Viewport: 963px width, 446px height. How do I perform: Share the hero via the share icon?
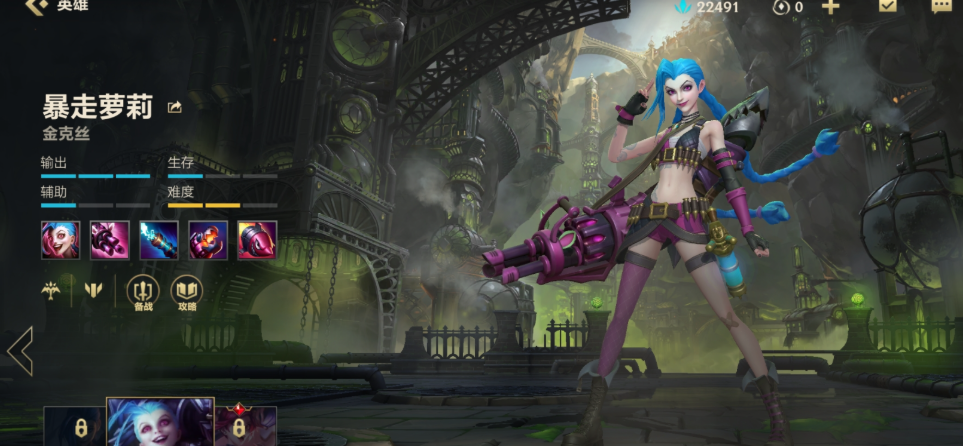tap(175, 107)
